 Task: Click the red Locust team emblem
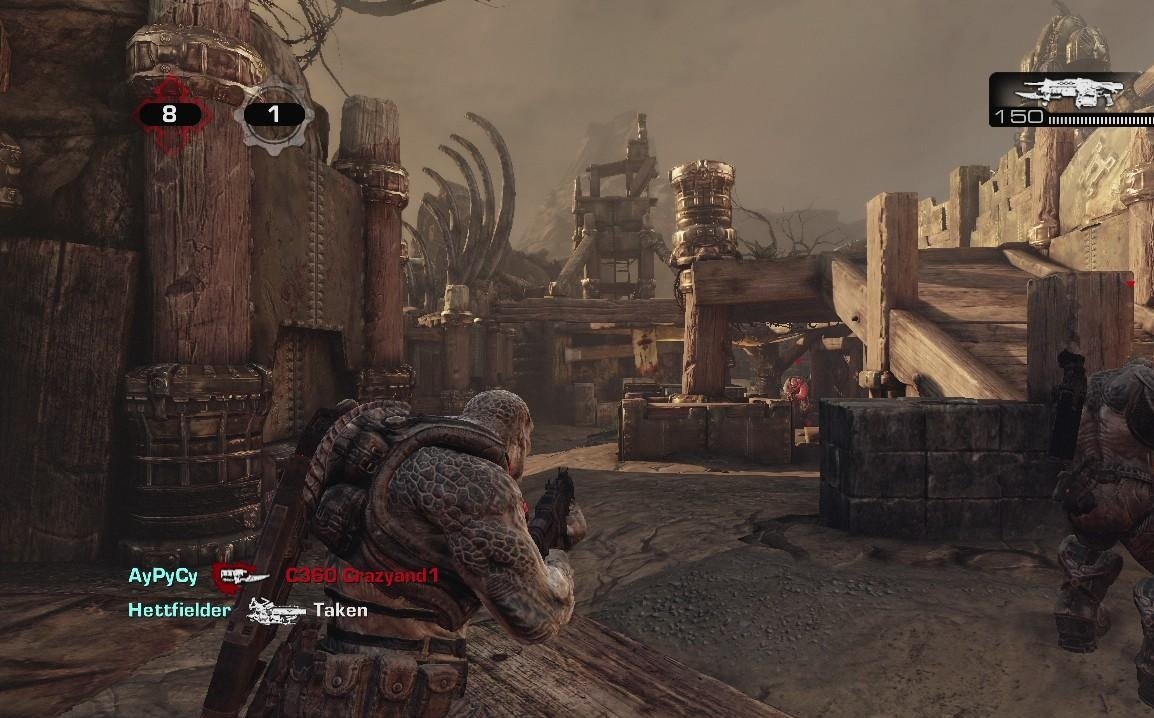(x=169, y=114)
